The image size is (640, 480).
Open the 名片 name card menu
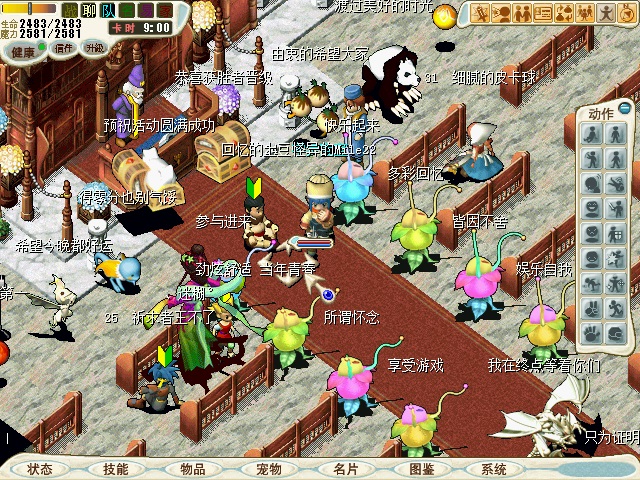pos(346,468)
